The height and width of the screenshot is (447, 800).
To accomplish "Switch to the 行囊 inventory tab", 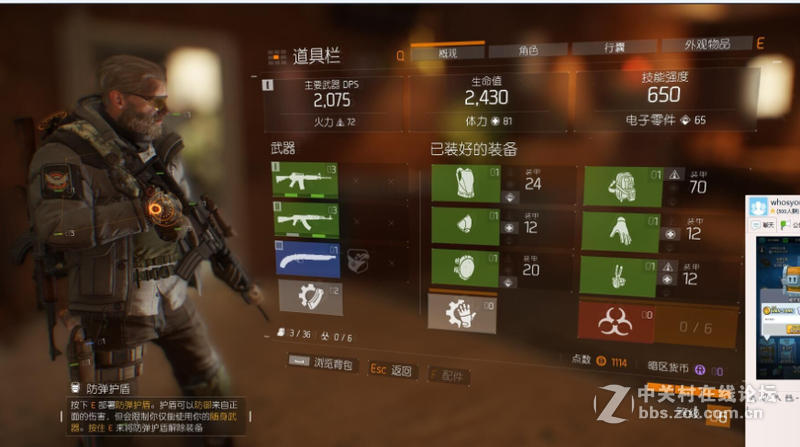I will [614, 50].
